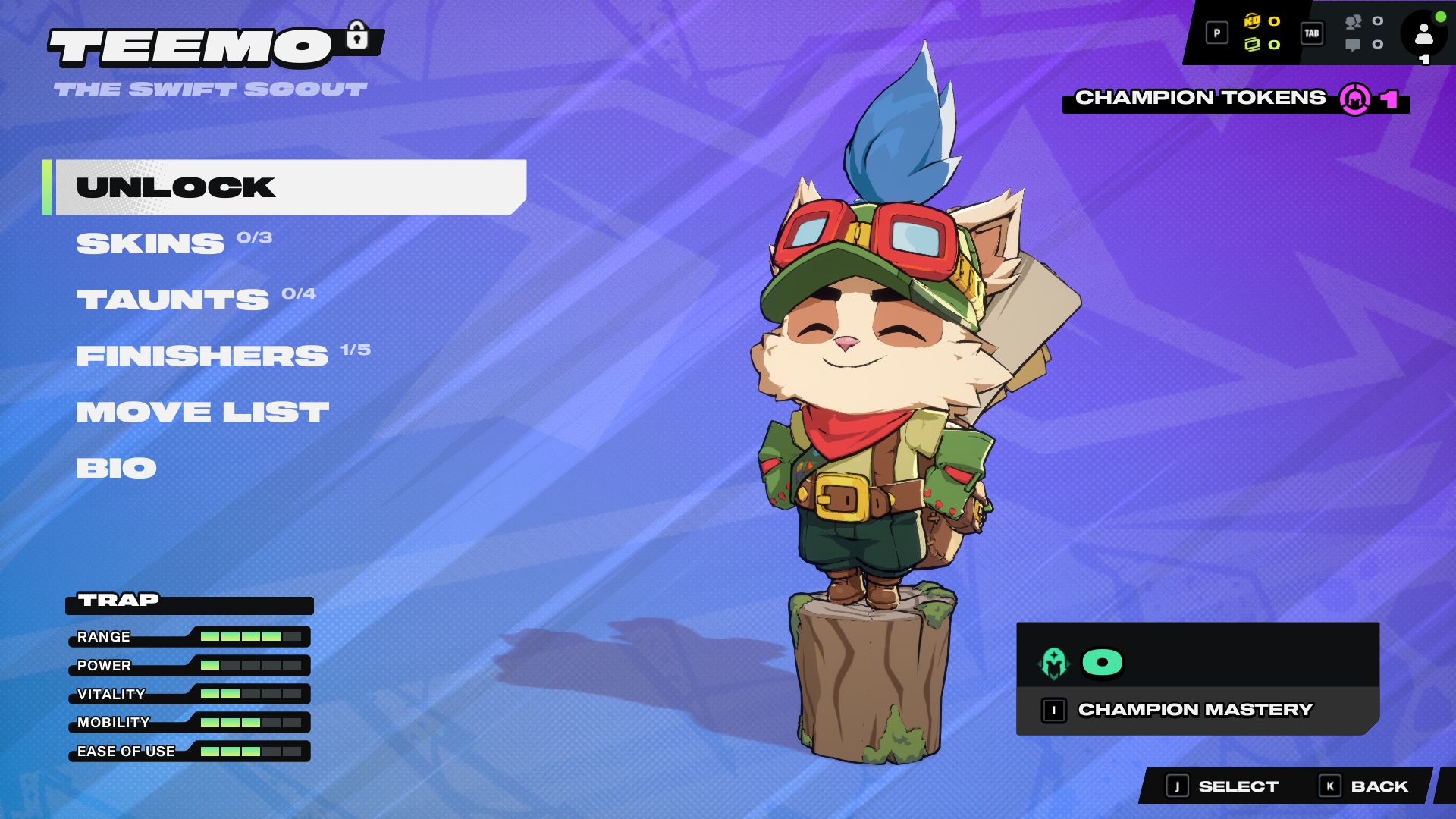Viewport: 1456px width, 819px height.
Task: Open the Skins menu
Action: [151, 243]
